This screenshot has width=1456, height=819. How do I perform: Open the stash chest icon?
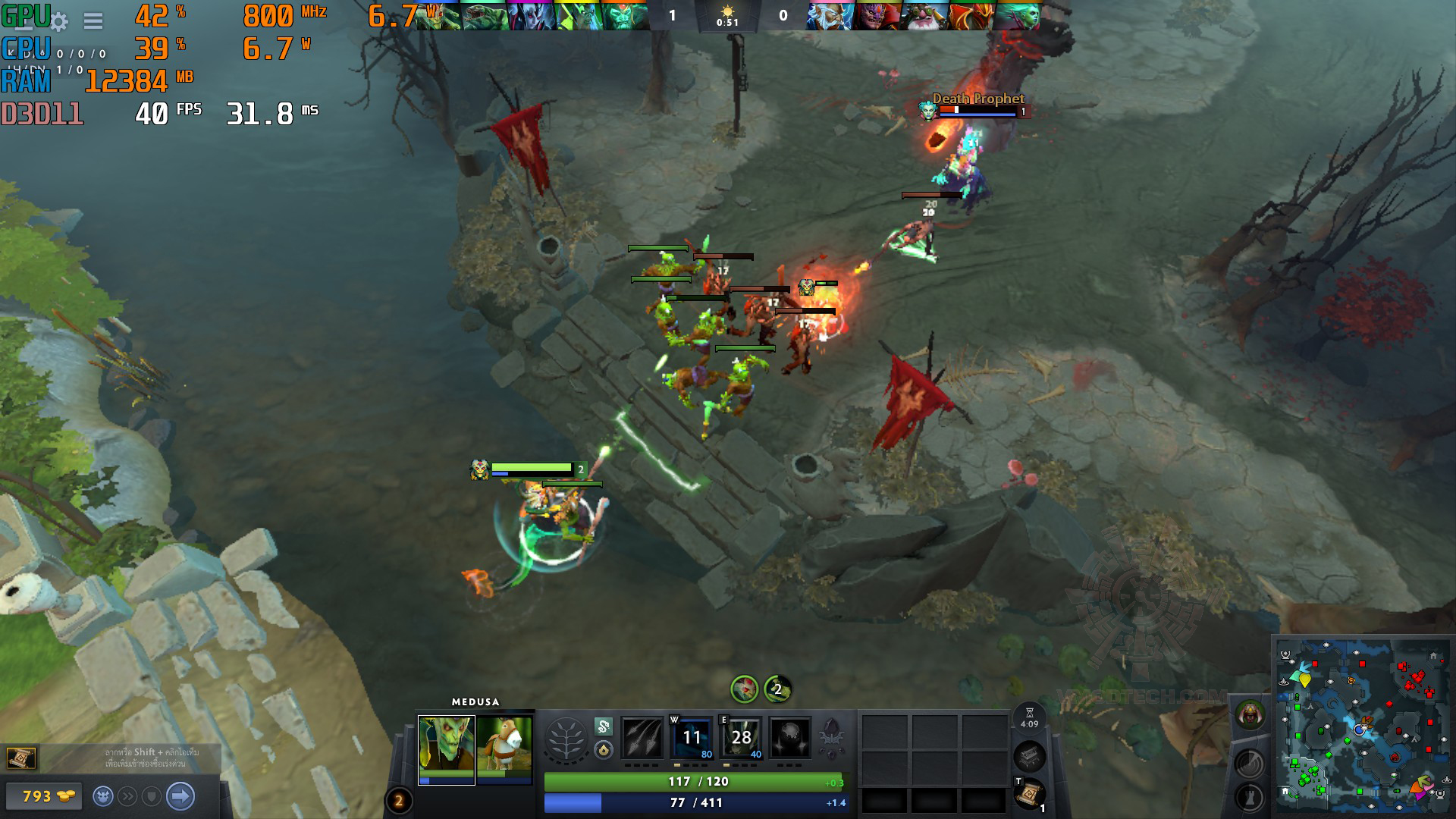(1029, 755)
